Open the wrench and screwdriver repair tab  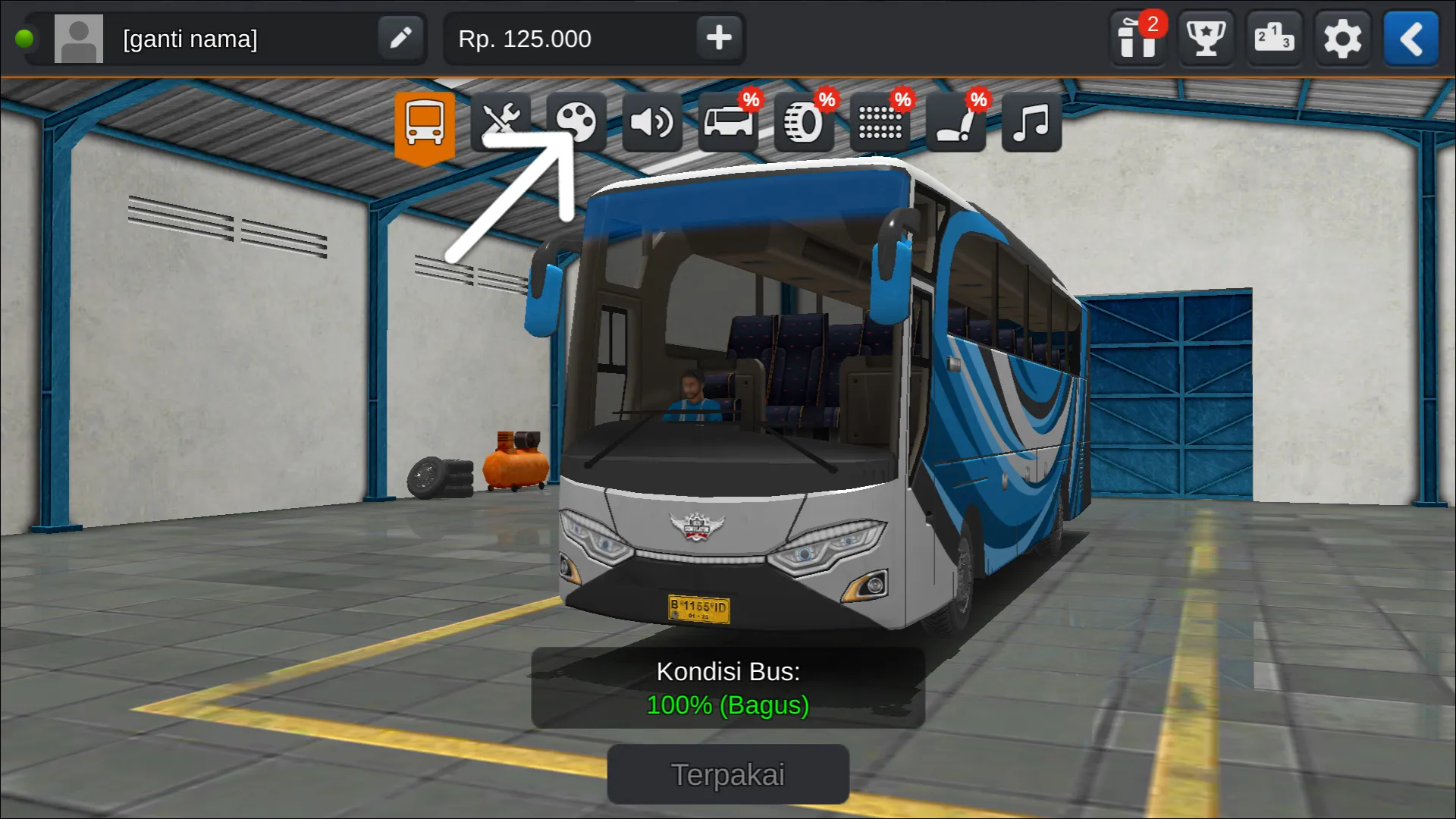pos(500,121)
